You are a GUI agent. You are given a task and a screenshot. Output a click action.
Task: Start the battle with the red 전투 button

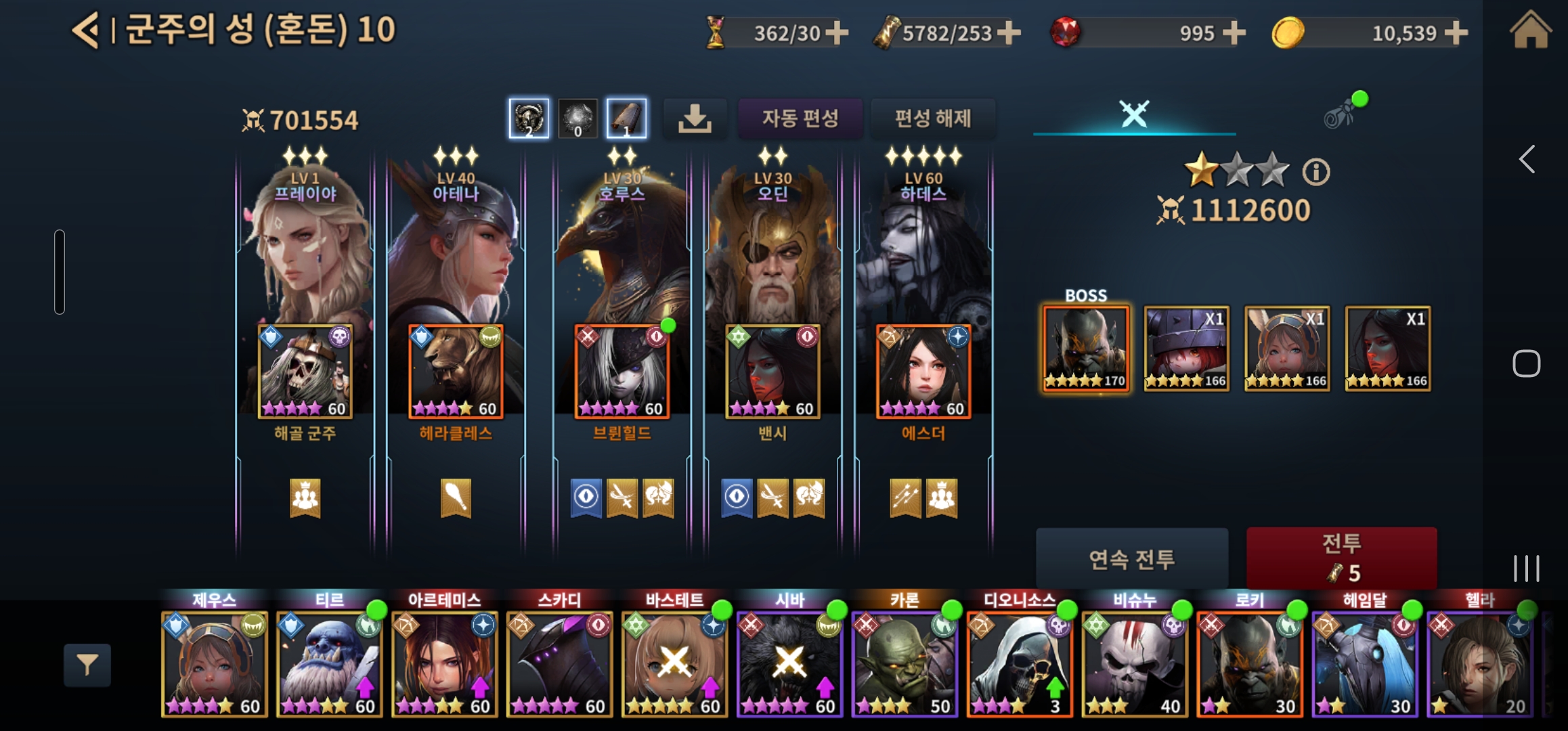click(1341, 558)
